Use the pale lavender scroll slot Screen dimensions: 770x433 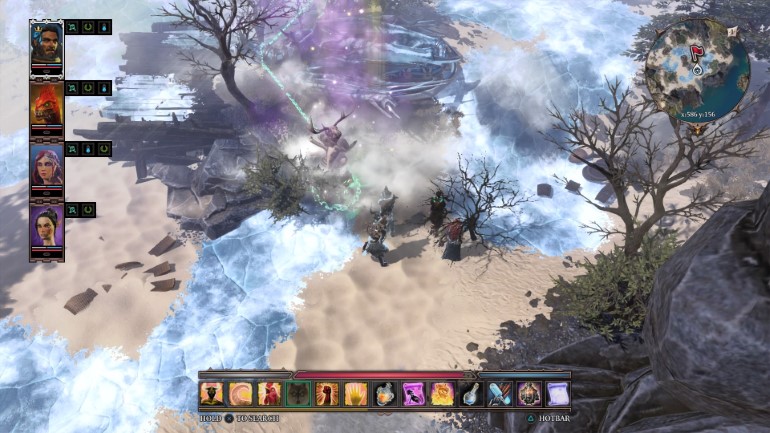557,394
